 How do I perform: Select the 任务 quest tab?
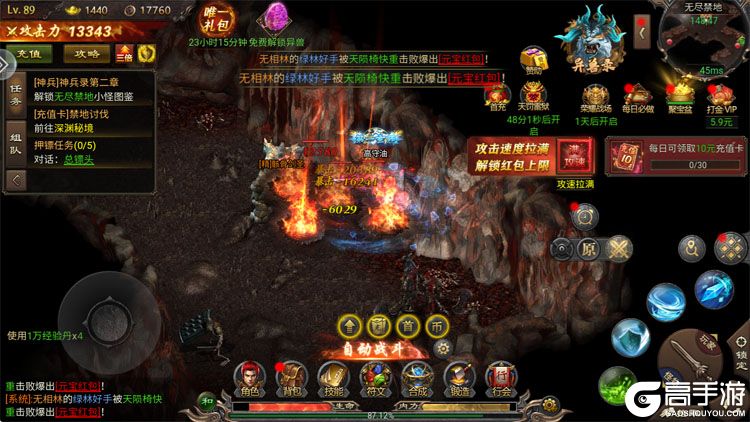click(x=15, y=95)
